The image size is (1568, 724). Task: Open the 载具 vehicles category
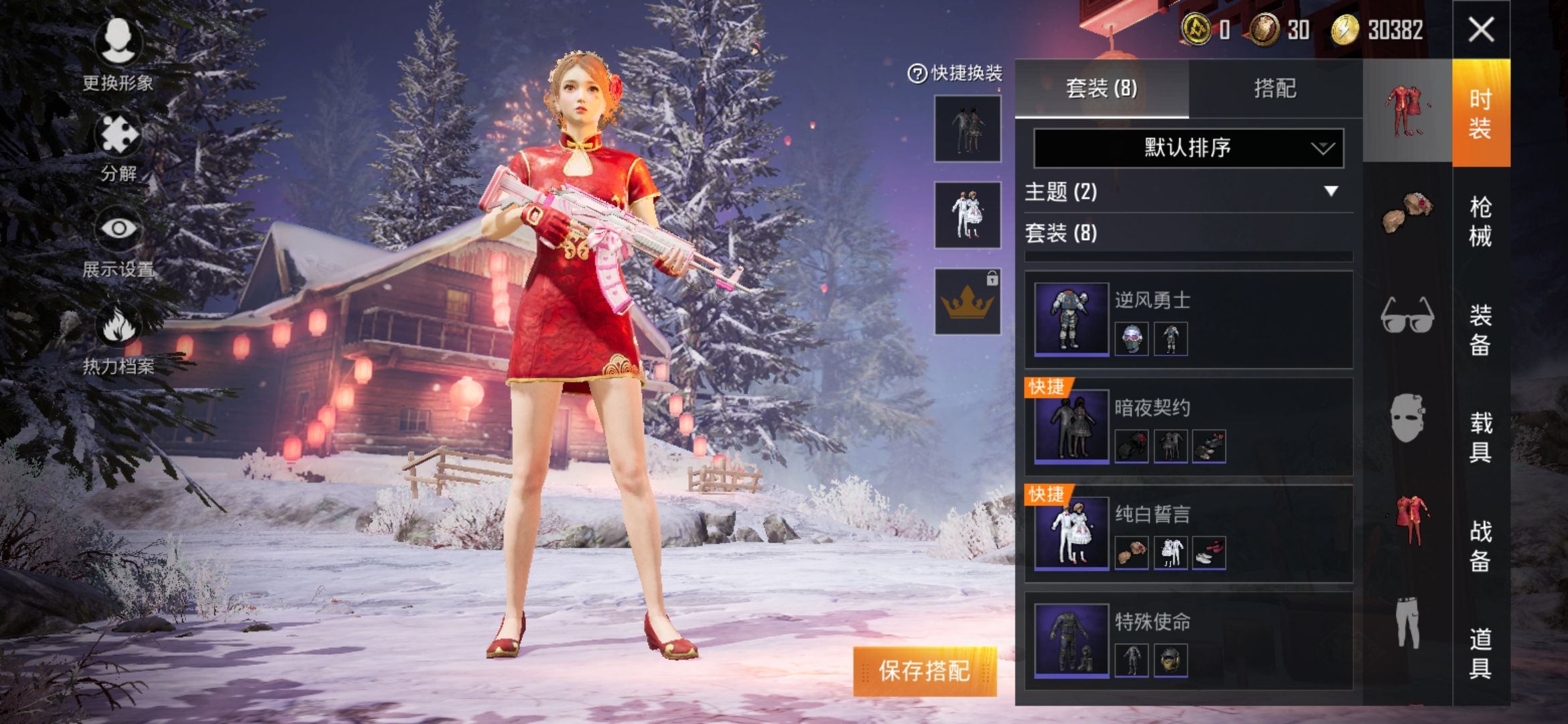click(1480, 437)
